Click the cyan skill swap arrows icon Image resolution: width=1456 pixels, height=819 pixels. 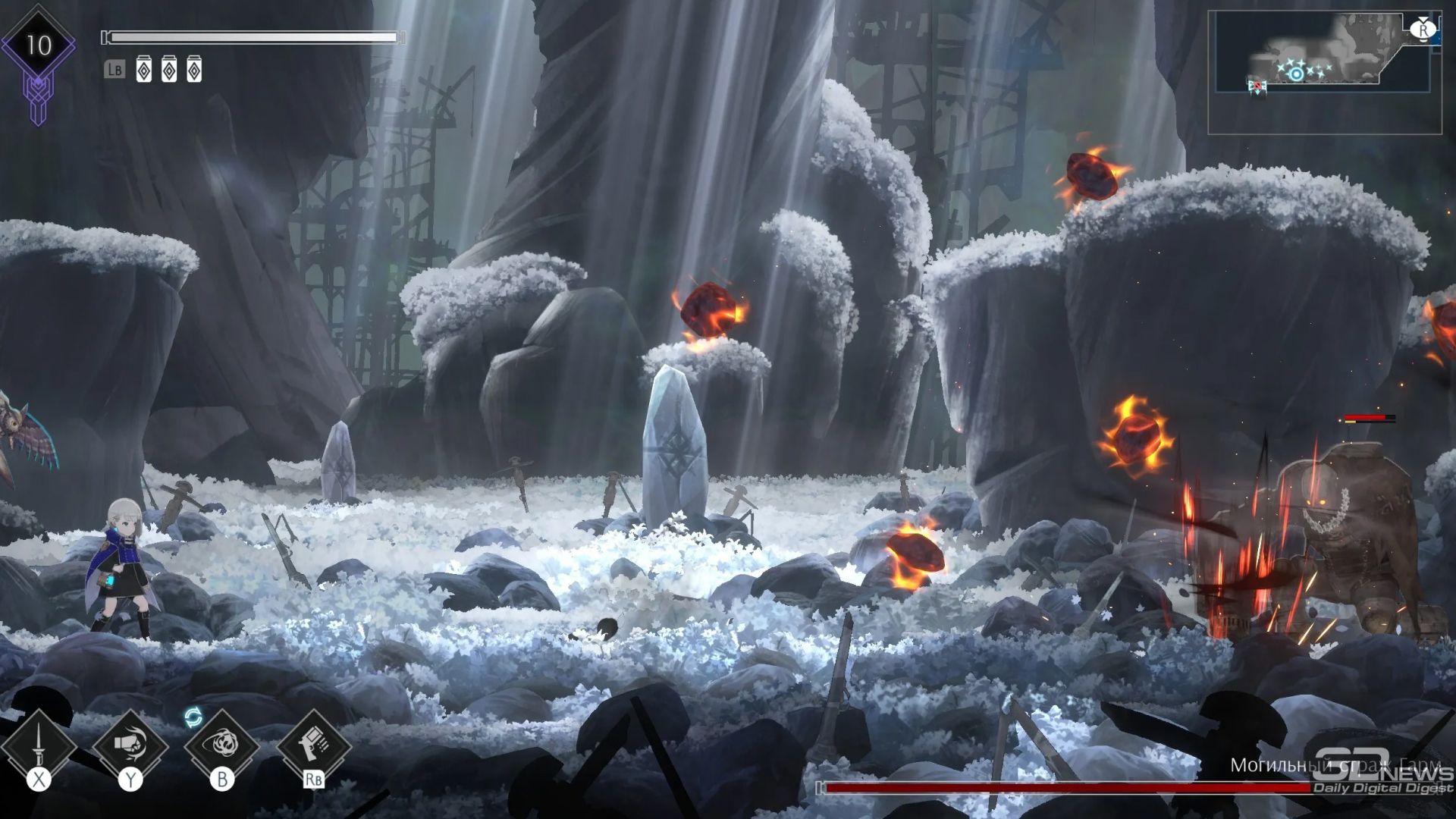(193, 717)
